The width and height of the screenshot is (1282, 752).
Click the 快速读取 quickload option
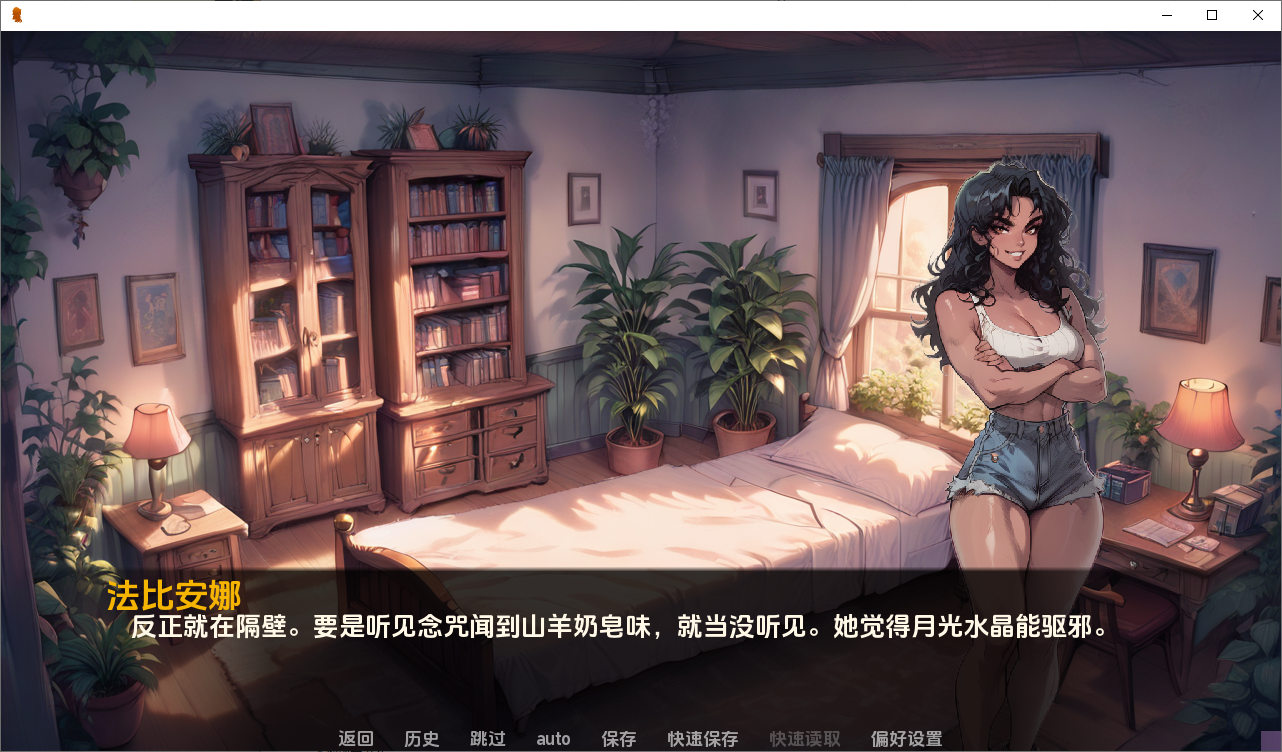804,739
